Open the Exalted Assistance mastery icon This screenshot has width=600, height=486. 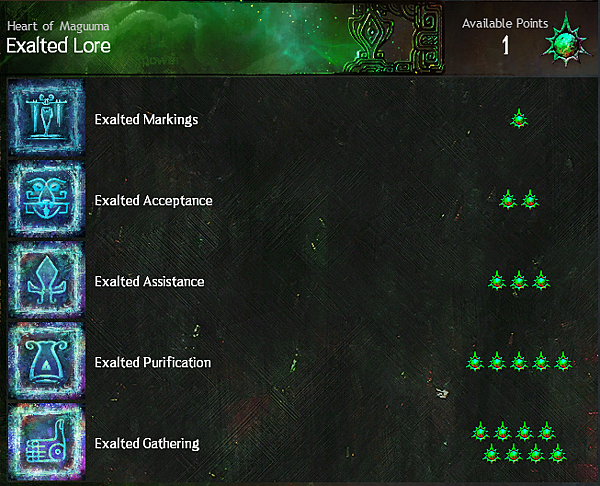pyautogui.click(x=46, y=281)
